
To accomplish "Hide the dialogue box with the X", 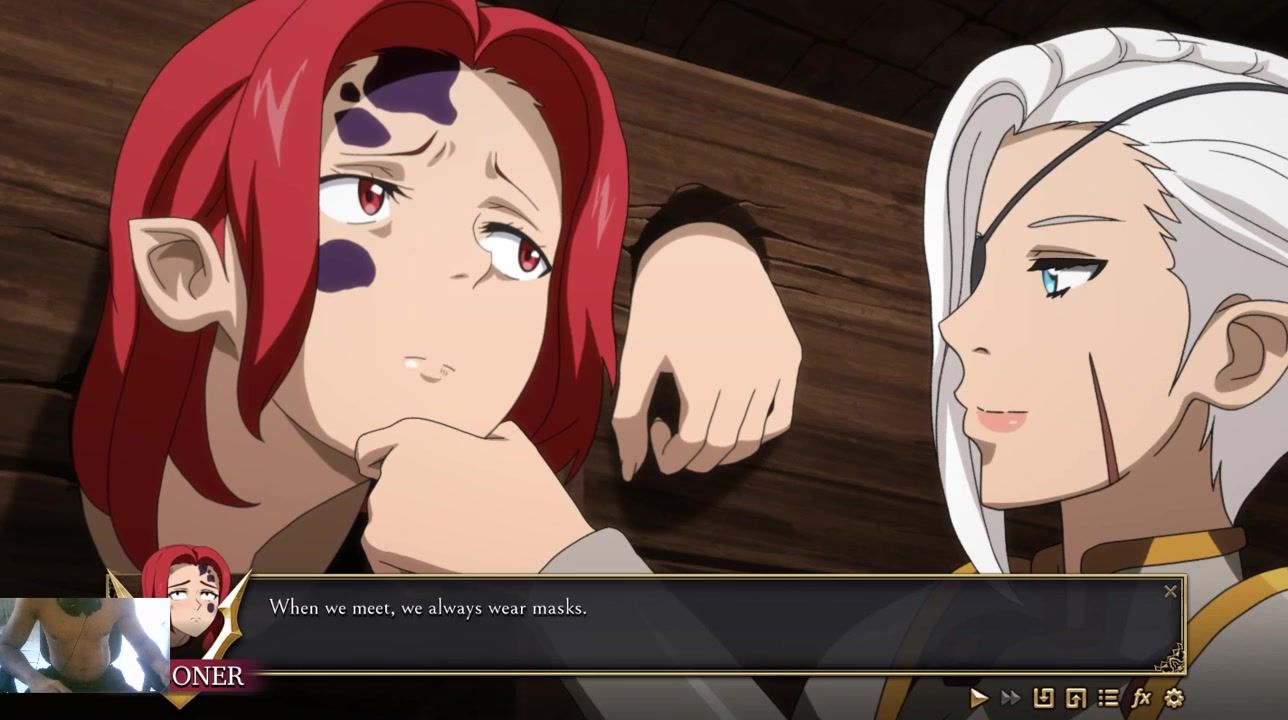I will (1170, 591).
